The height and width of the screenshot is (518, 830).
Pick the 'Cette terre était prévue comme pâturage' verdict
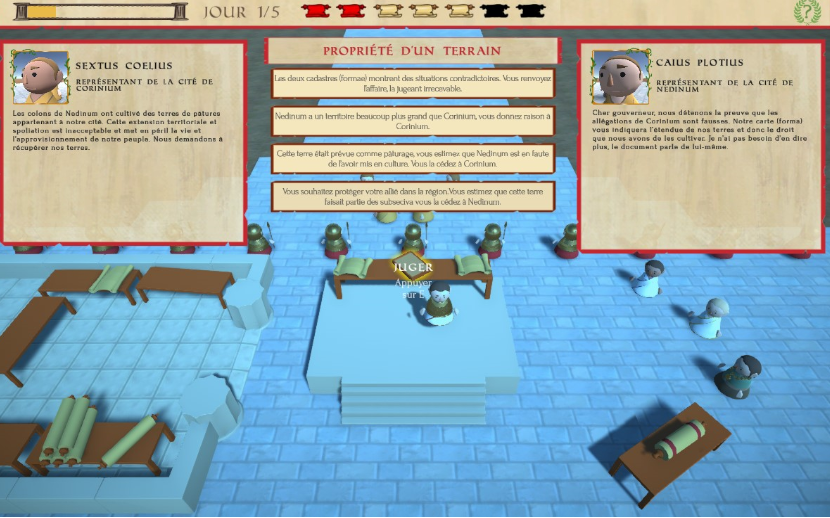pos(413,159)
